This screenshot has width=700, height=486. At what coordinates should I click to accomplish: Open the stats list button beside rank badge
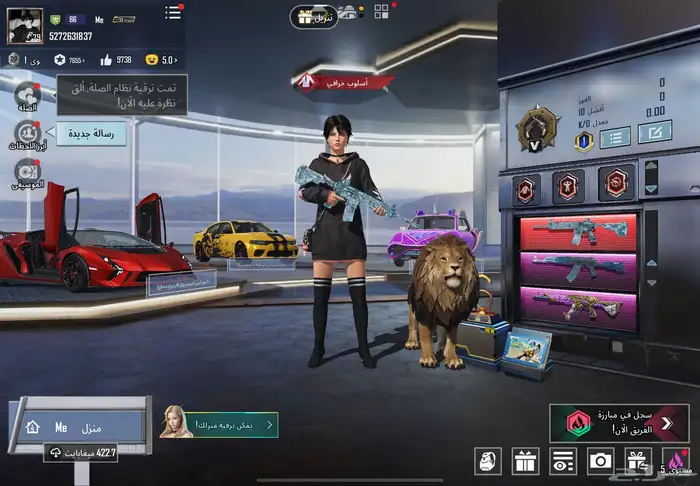pyautogui.click(x=614, y=135)
